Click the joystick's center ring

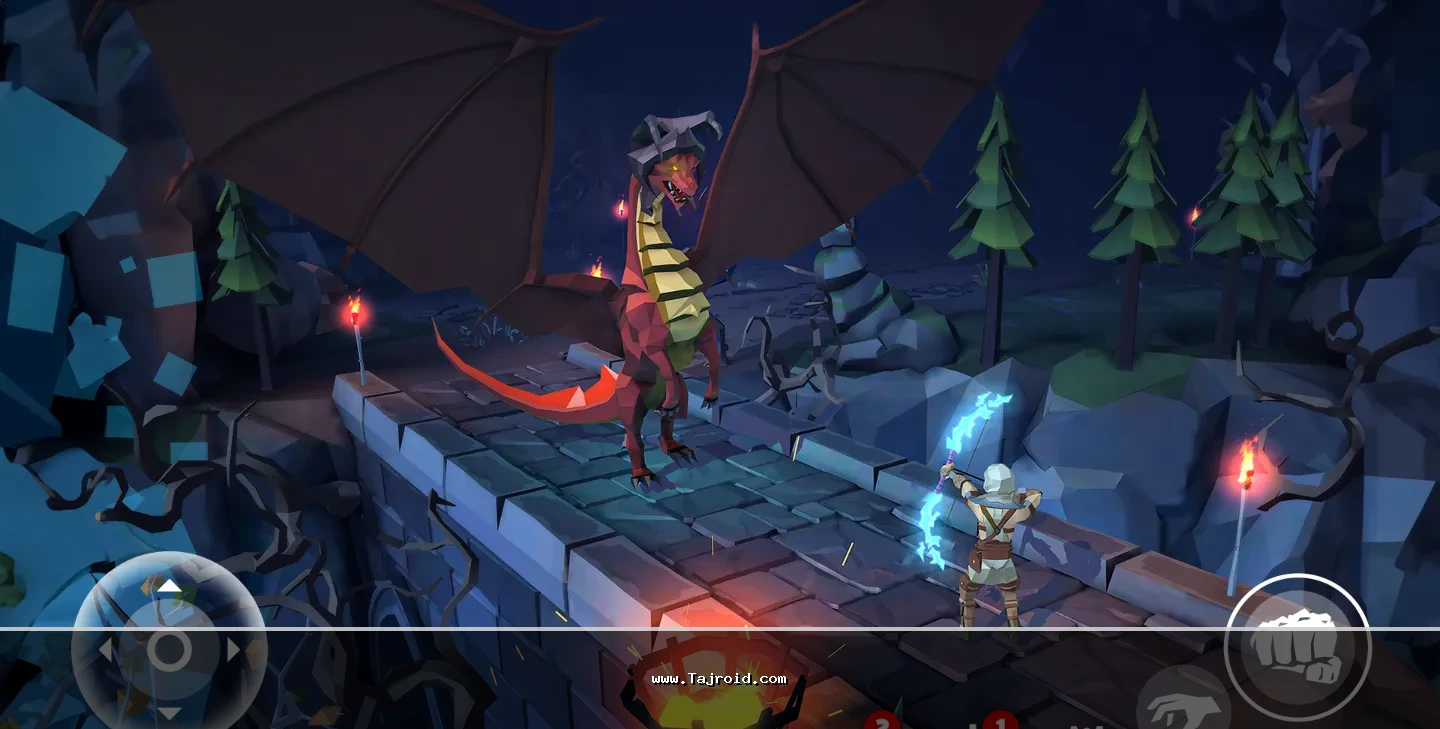pyautogui.click(x=170, y=650)
